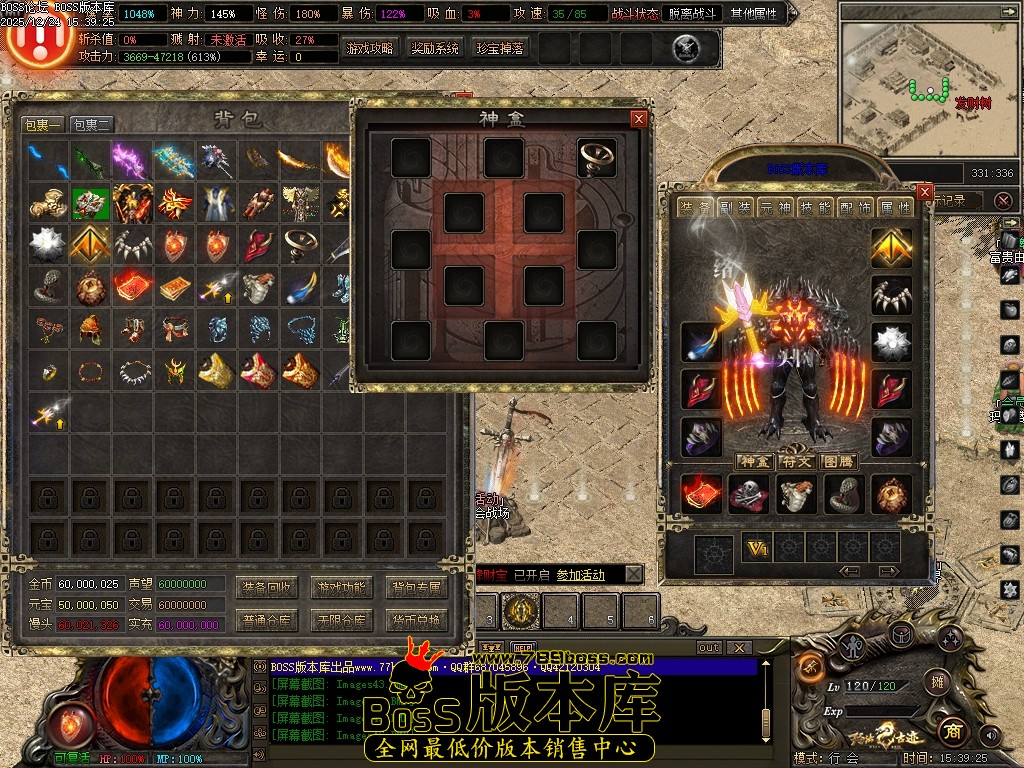This screenshot has width=1024, height=768.
Task: Open the 图腾 totem section
Action: (838, 461)
